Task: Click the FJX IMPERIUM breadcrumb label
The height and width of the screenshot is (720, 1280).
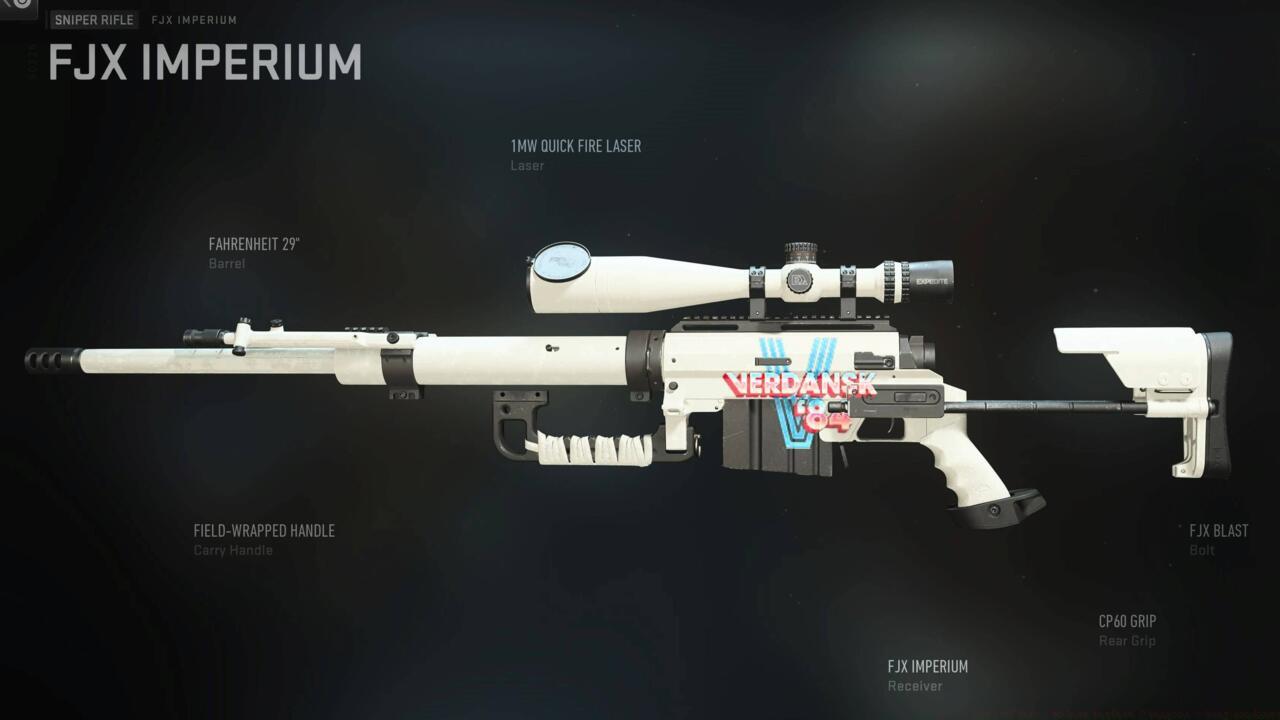Action: pos(193,19)
